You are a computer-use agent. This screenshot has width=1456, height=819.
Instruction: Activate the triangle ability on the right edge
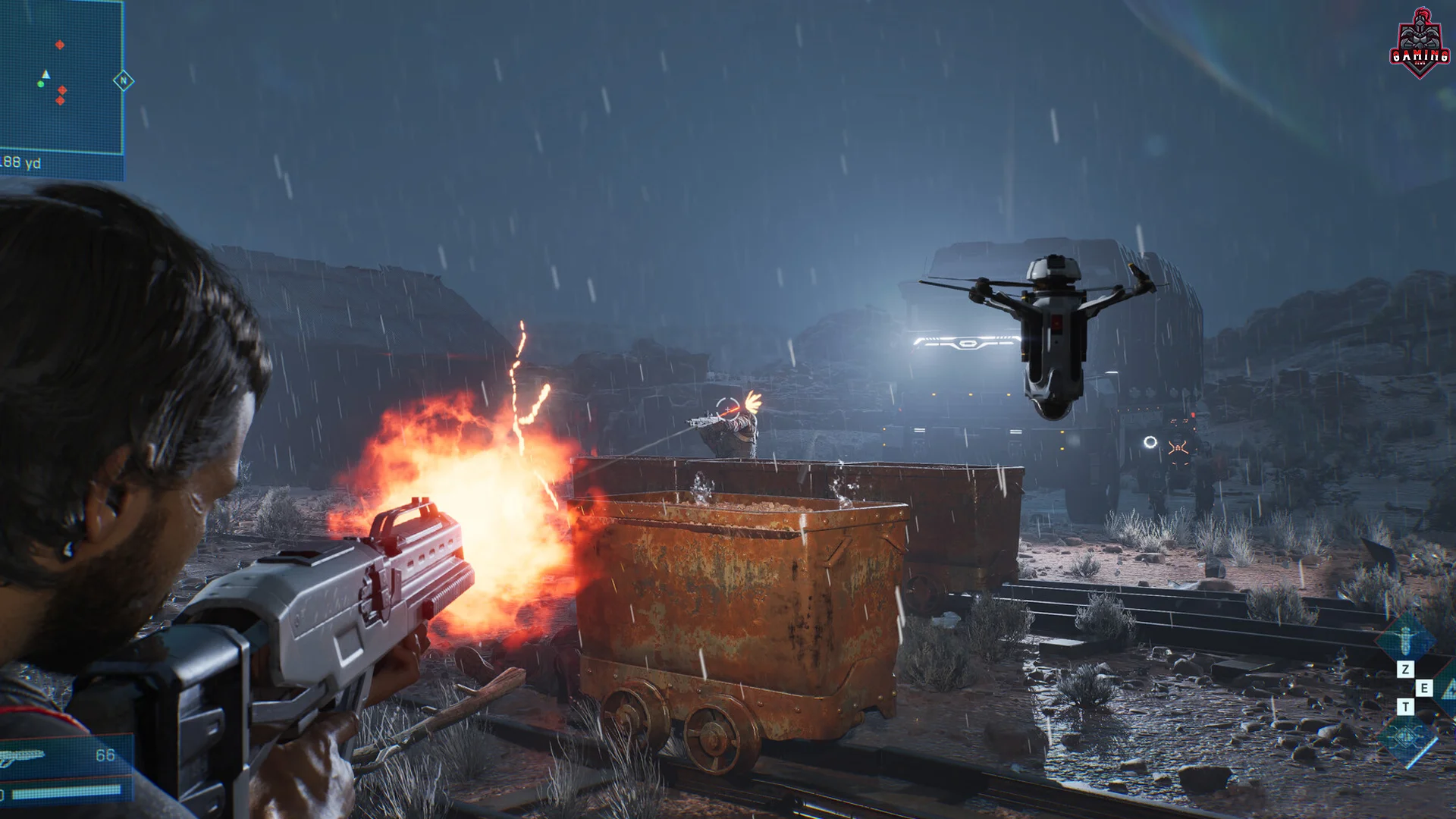point(1447,689)
